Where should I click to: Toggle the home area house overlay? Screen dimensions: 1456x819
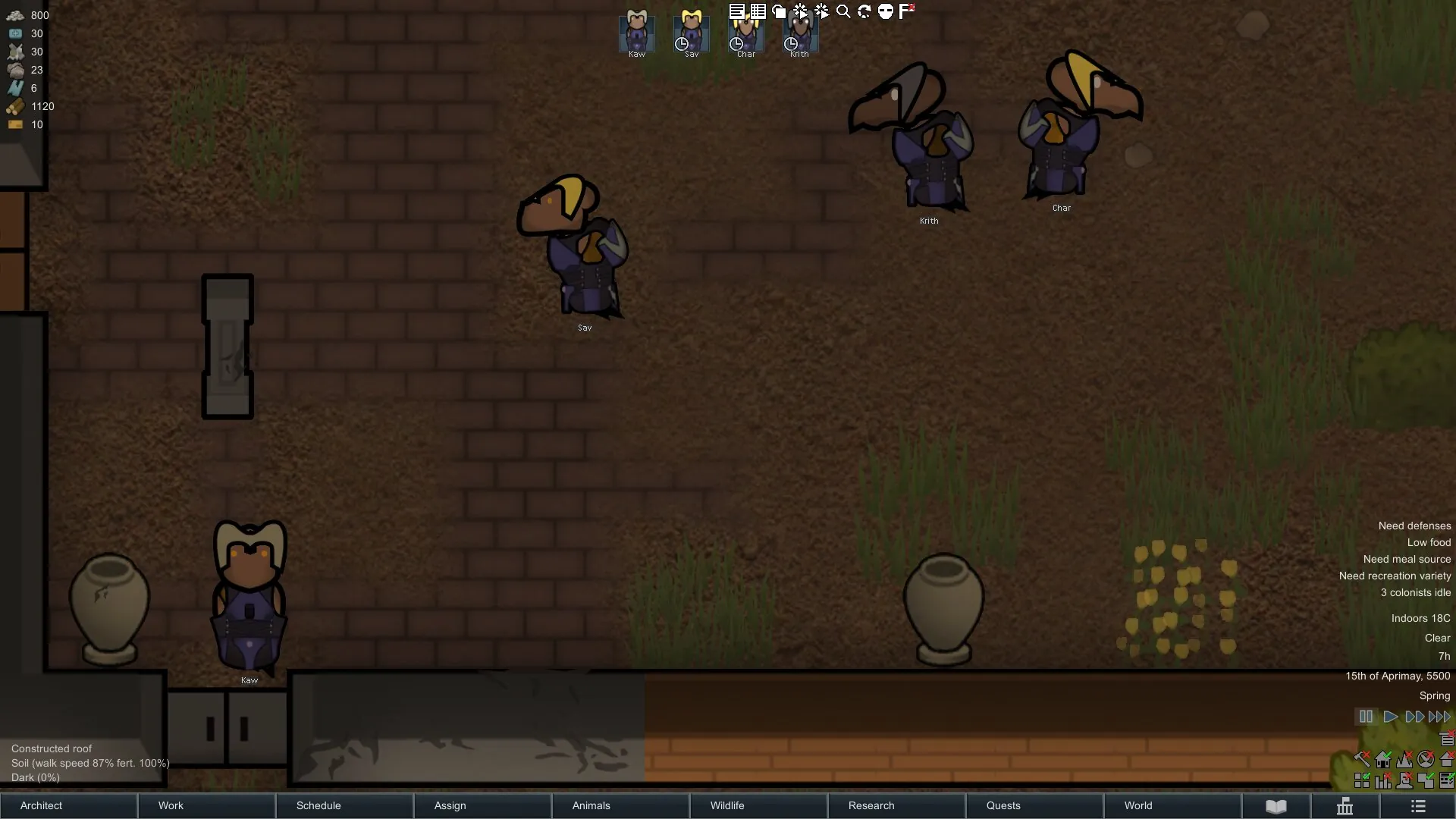1383,759
